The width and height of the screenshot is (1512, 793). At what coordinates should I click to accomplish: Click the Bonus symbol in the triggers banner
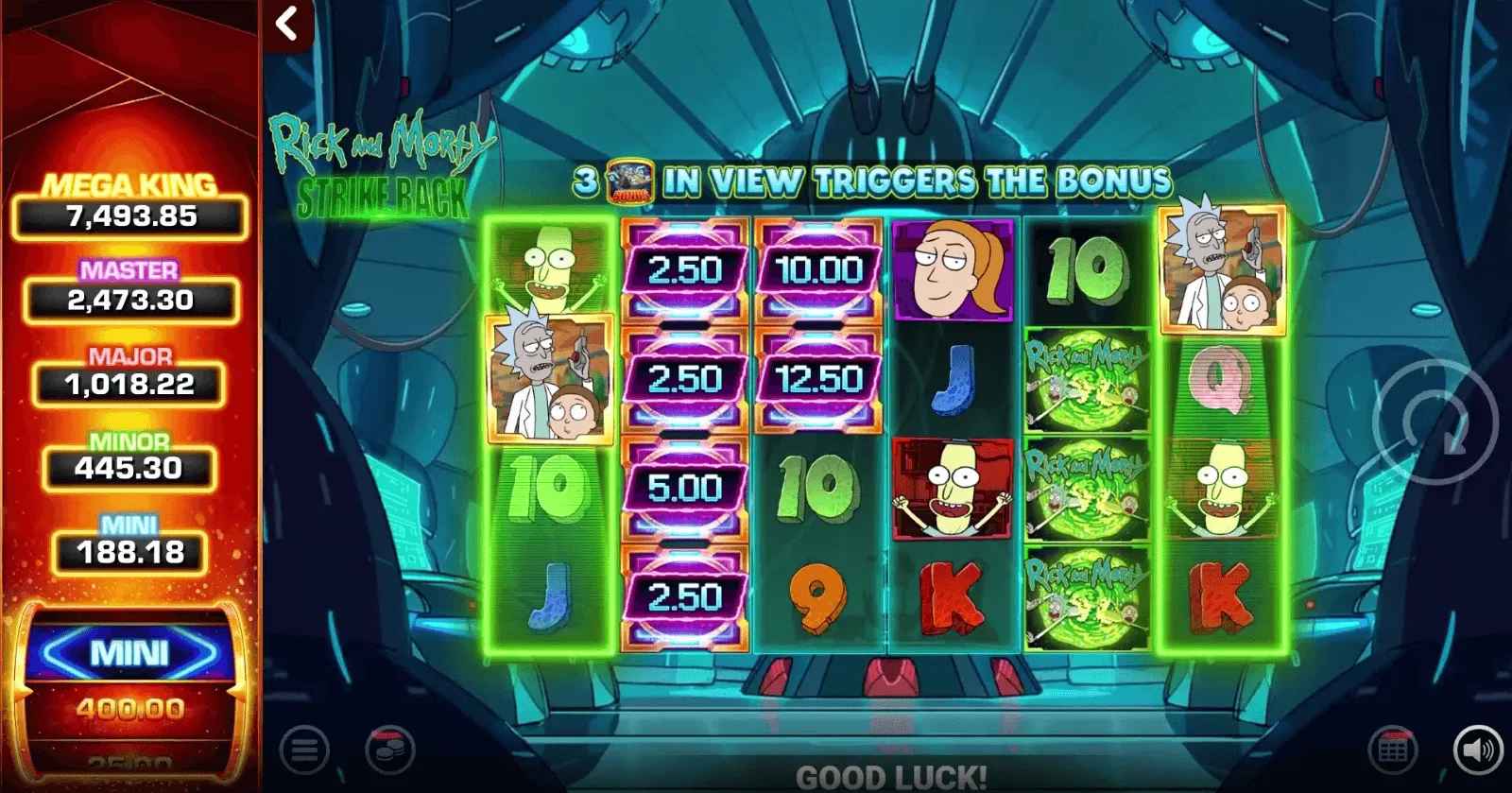point(631,176)
